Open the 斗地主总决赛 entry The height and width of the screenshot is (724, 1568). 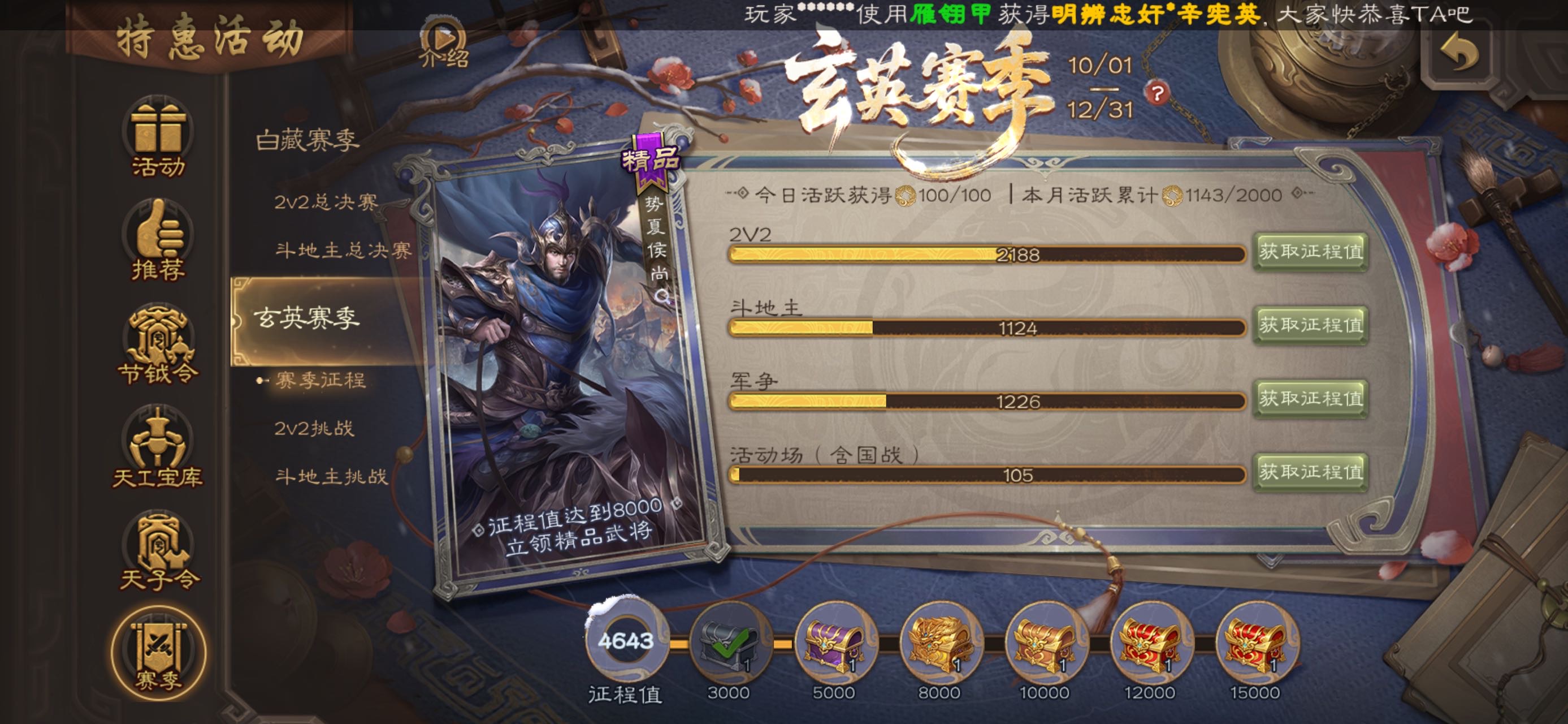(x=343, y=249)
